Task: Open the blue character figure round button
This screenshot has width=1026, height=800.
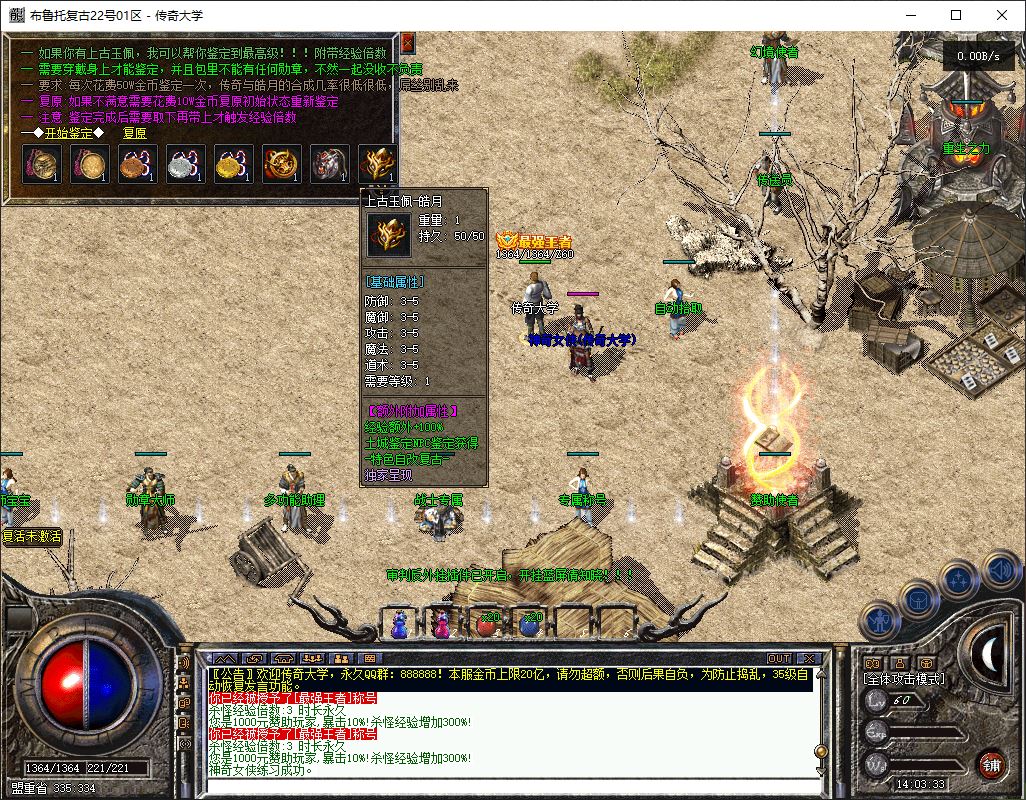Action: (879, 620)
